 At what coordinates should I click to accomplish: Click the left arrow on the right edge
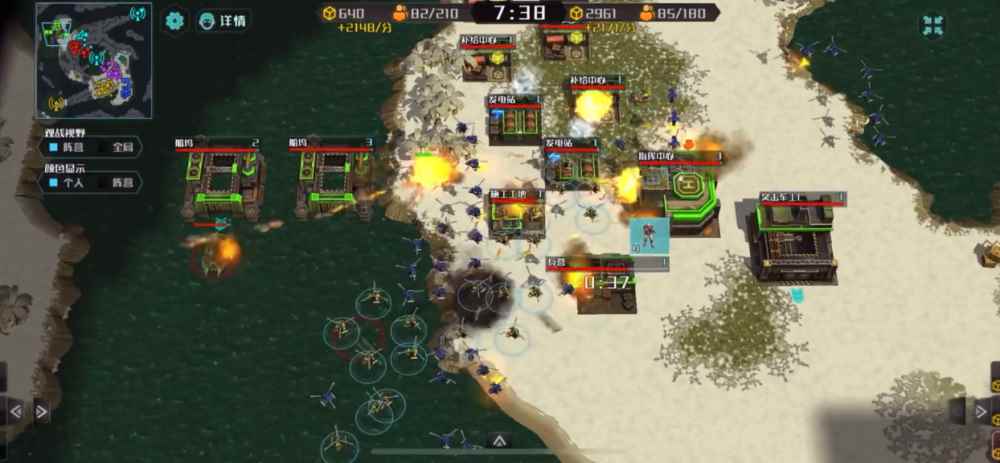pyautogui.click(x=958, y=410)
